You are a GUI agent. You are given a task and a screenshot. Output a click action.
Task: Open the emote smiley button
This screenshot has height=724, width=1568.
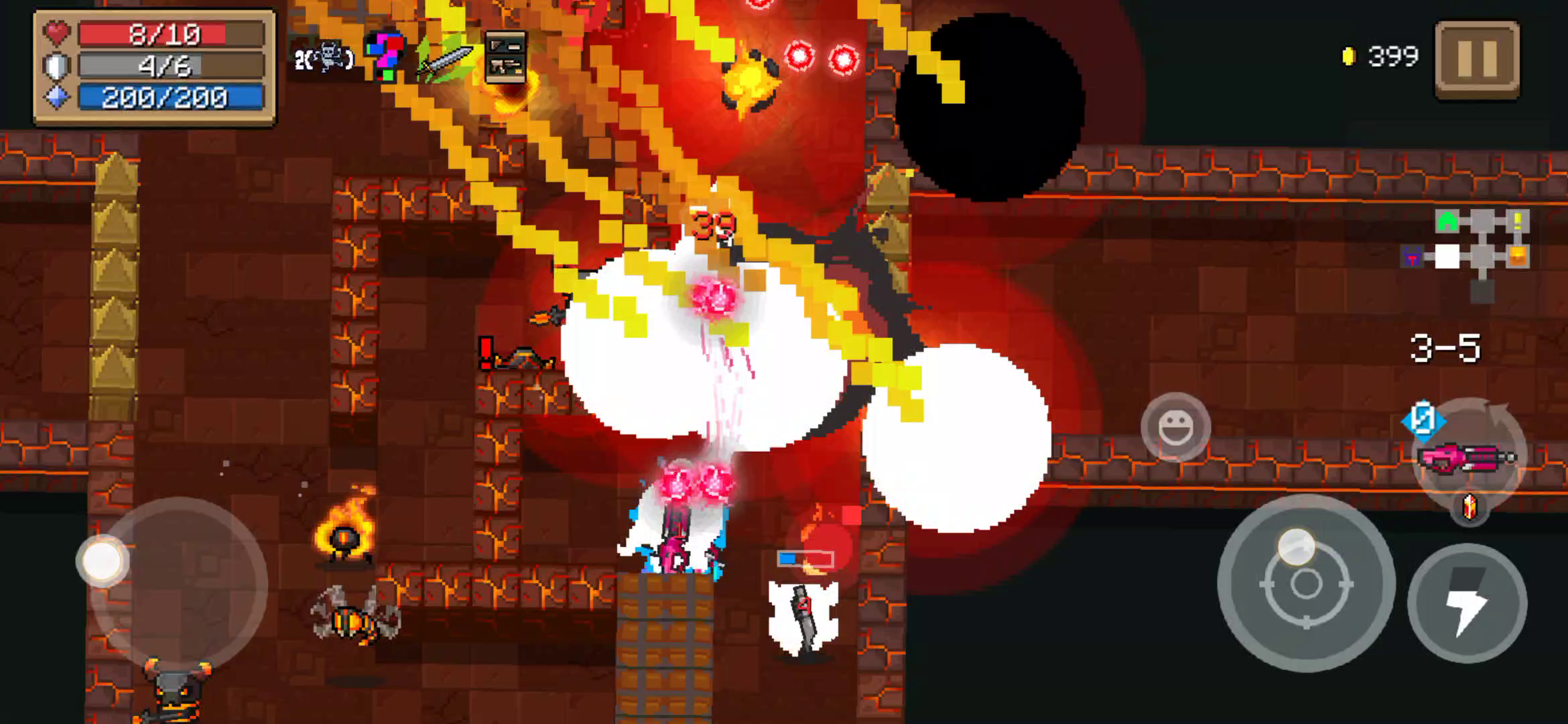(1175, 427)
